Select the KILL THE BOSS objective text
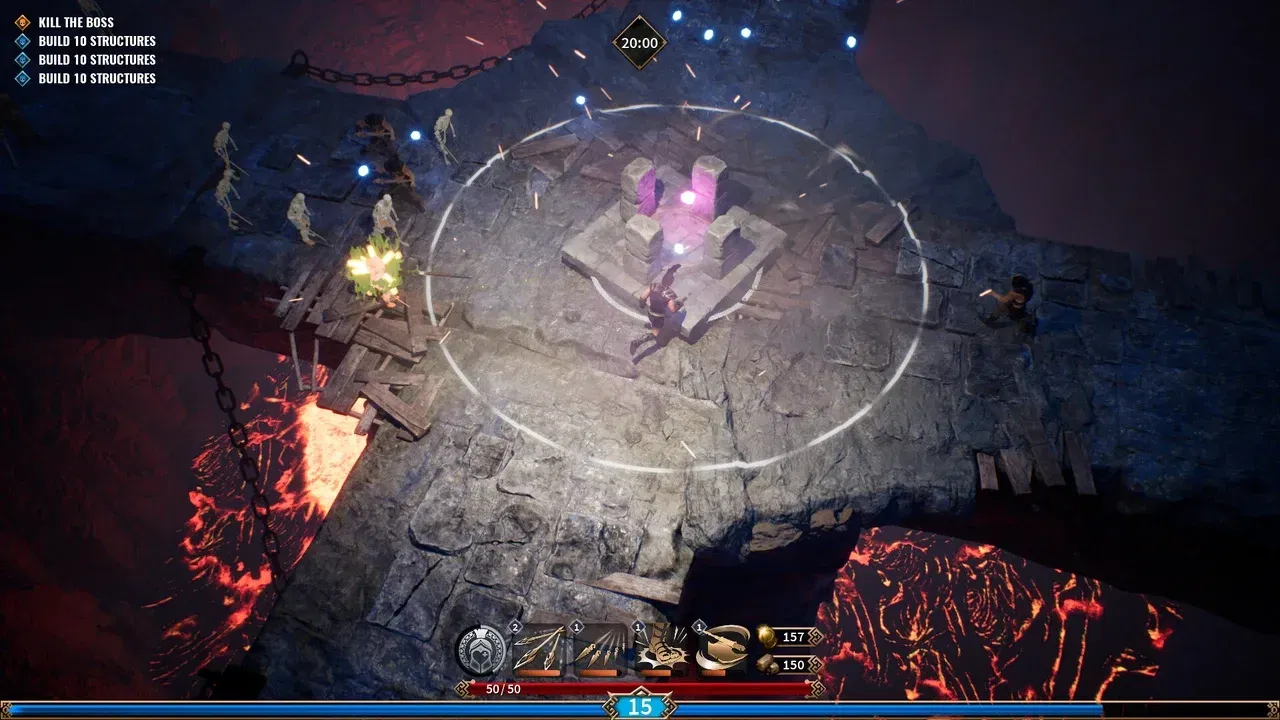 click(74, 22)
